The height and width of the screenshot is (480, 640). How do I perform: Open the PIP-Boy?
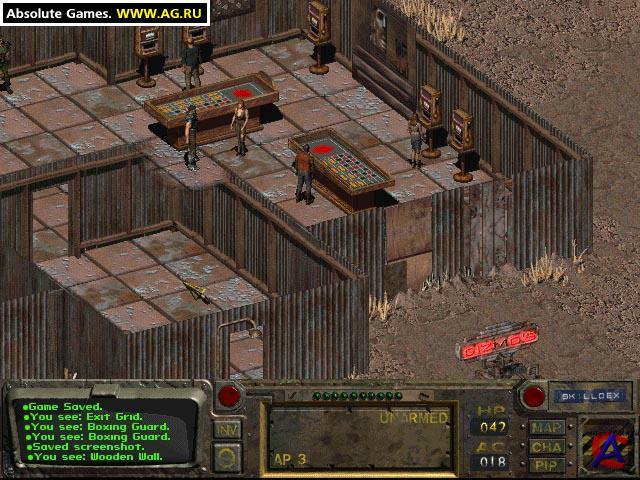pos(546,465)
